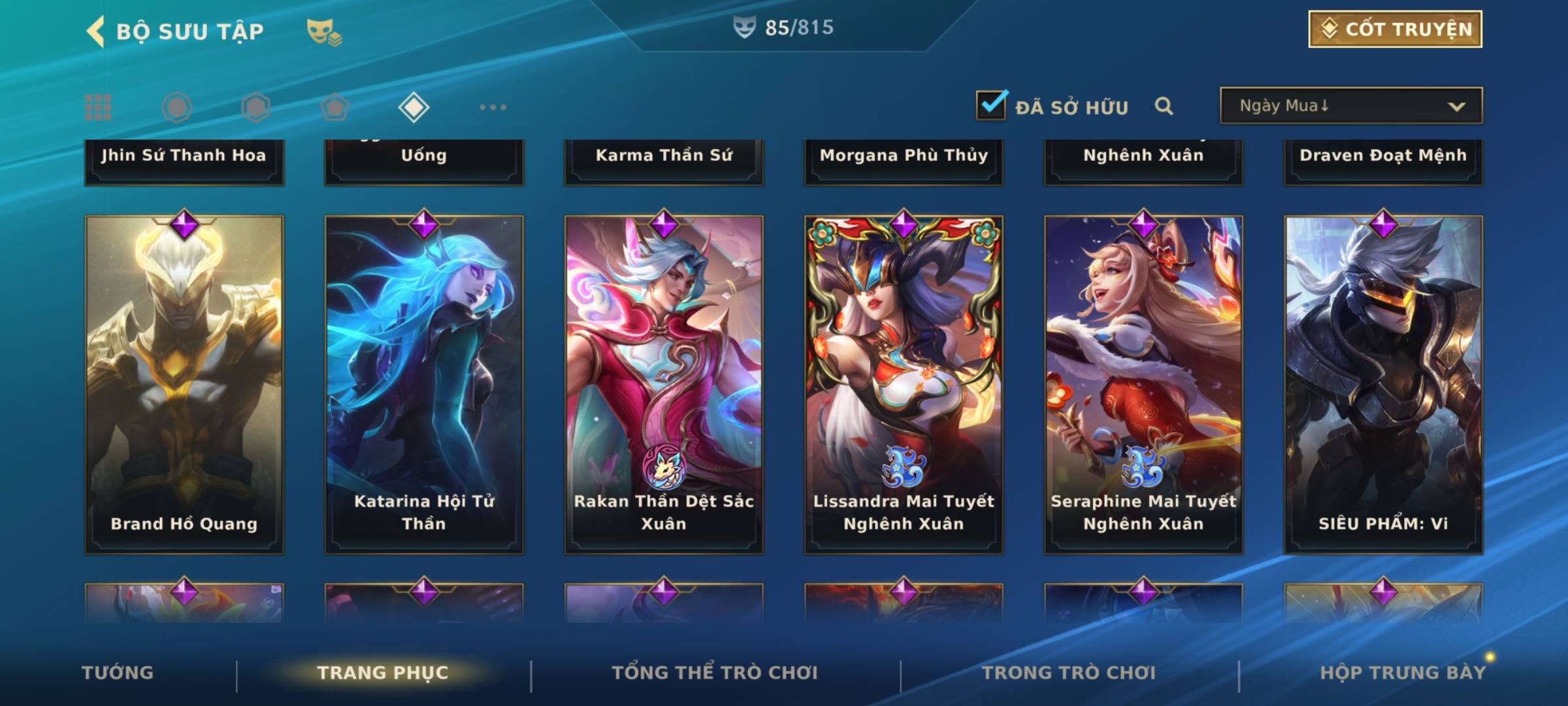Switch to the Tướng tab

(x=118, y=673)
